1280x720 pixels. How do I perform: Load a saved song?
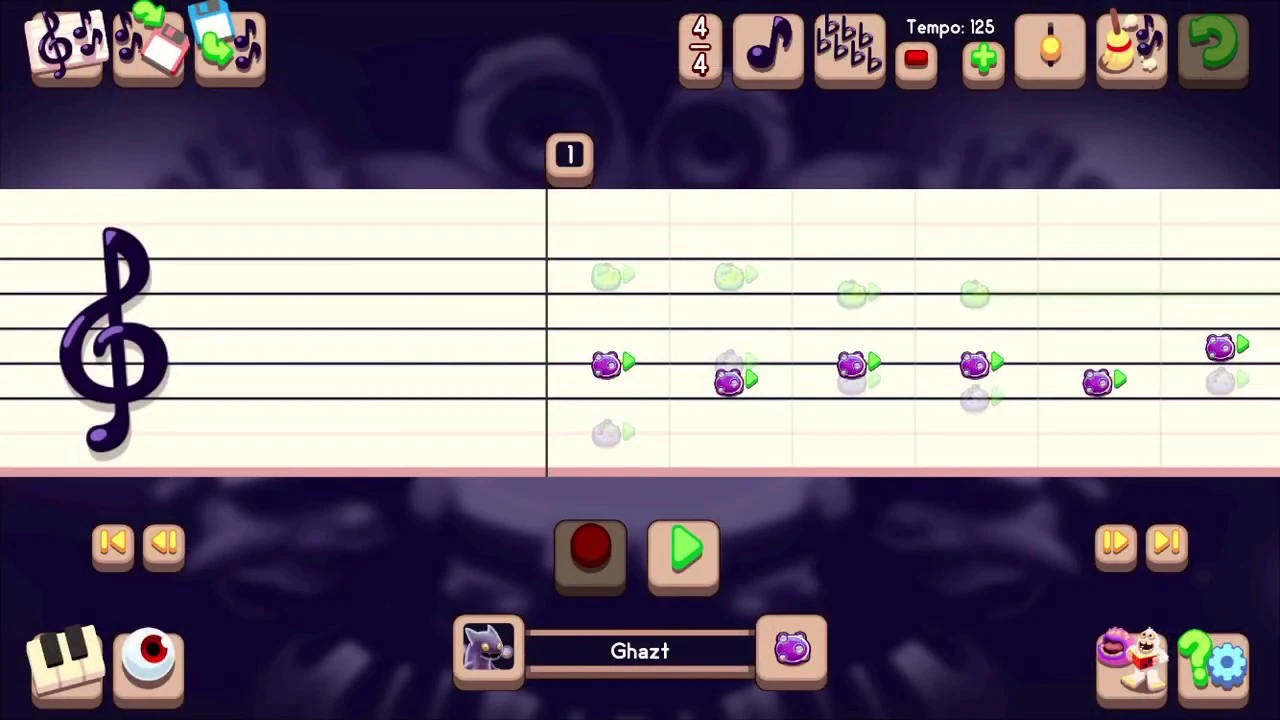click(228, 45)
